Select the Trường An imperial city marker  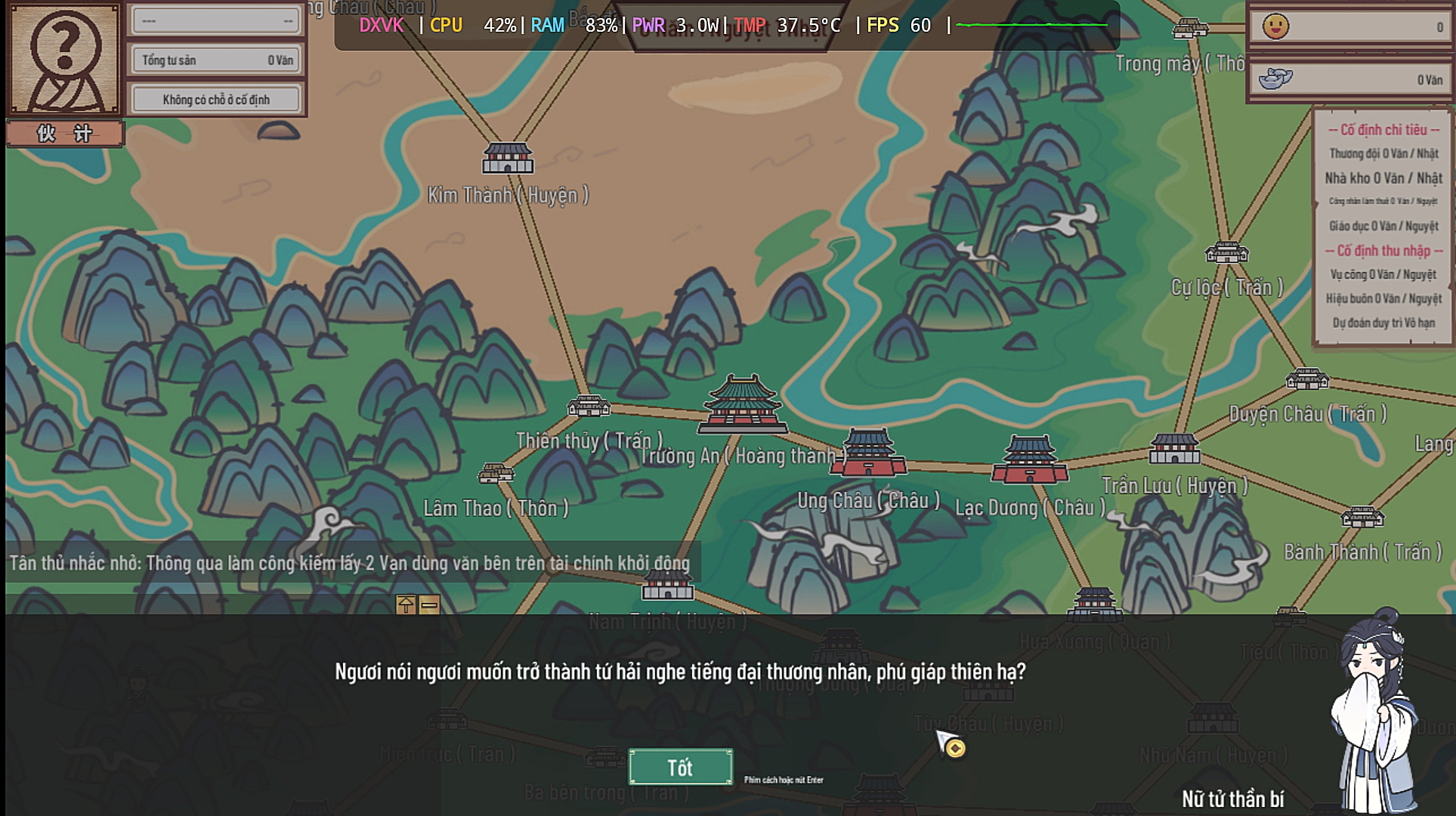[742, 405]
